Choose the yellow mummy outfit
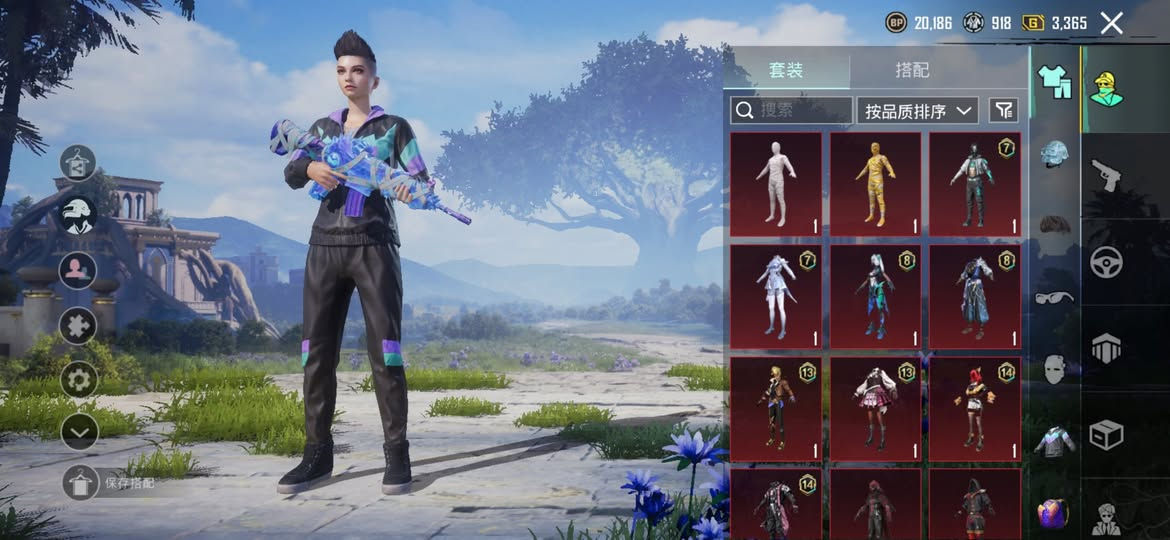 [875, 184]
